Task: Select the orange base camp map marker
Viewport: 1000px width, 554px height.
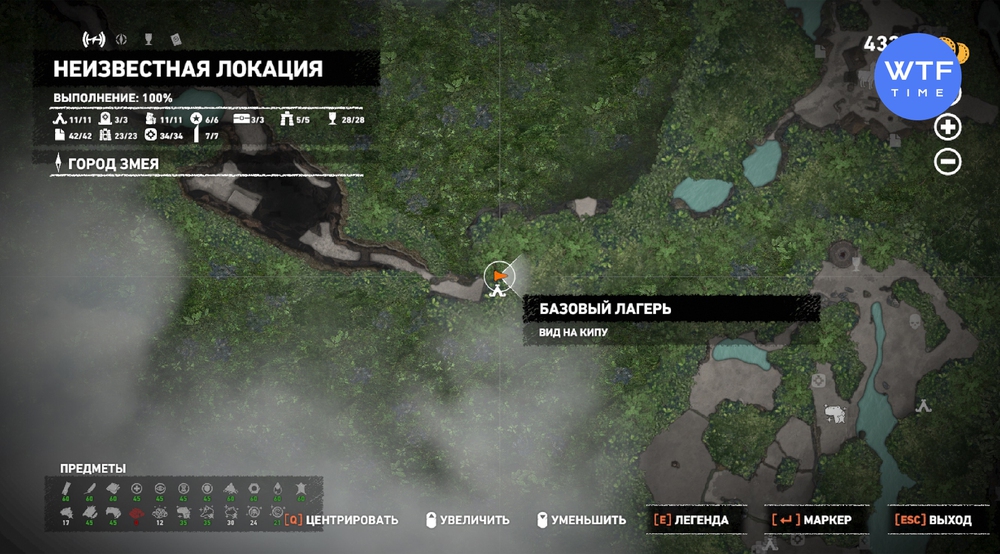Action: click(x=498, y=275)
